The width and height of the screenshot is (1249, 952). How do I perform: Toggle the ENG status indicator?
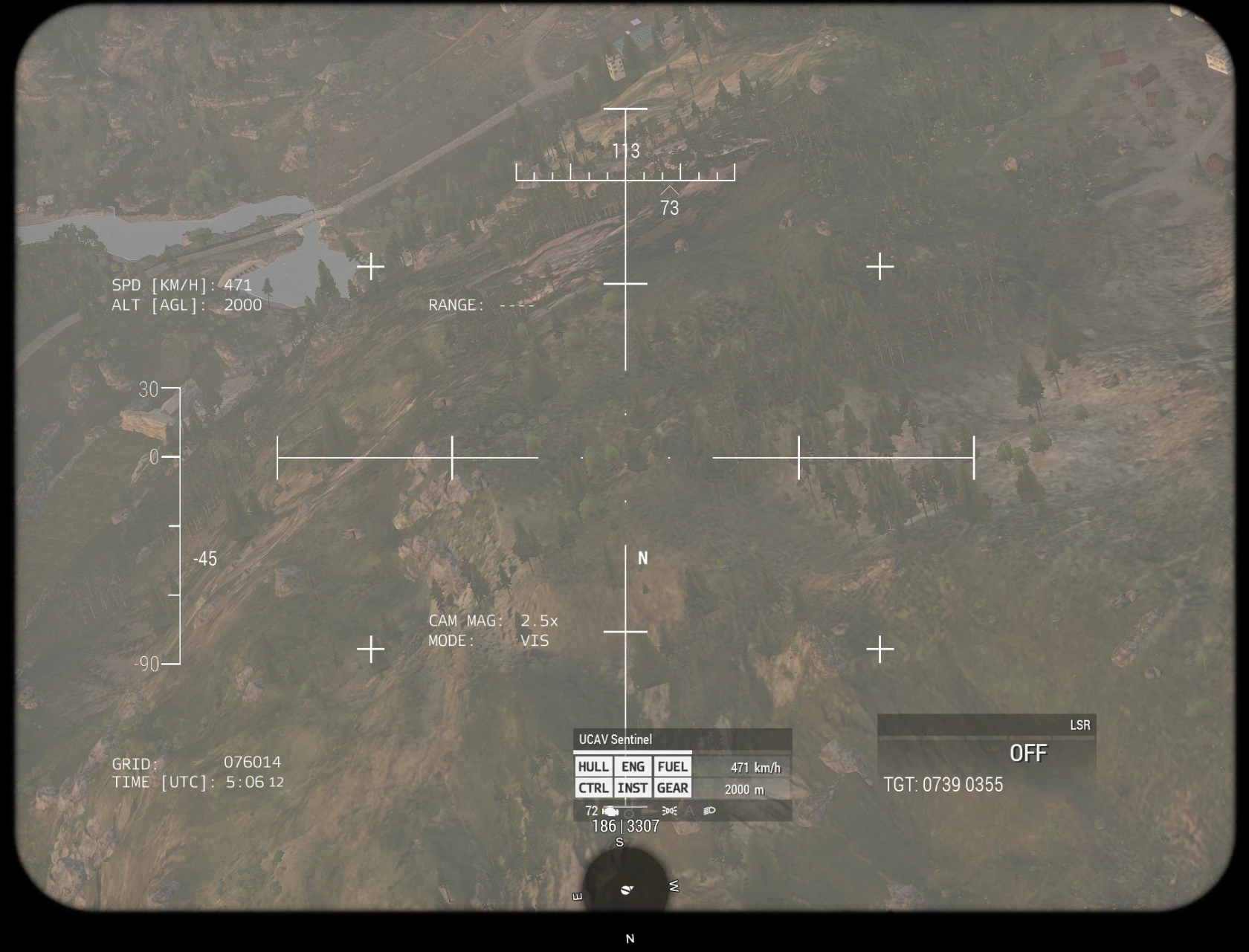tap(632, 766)
